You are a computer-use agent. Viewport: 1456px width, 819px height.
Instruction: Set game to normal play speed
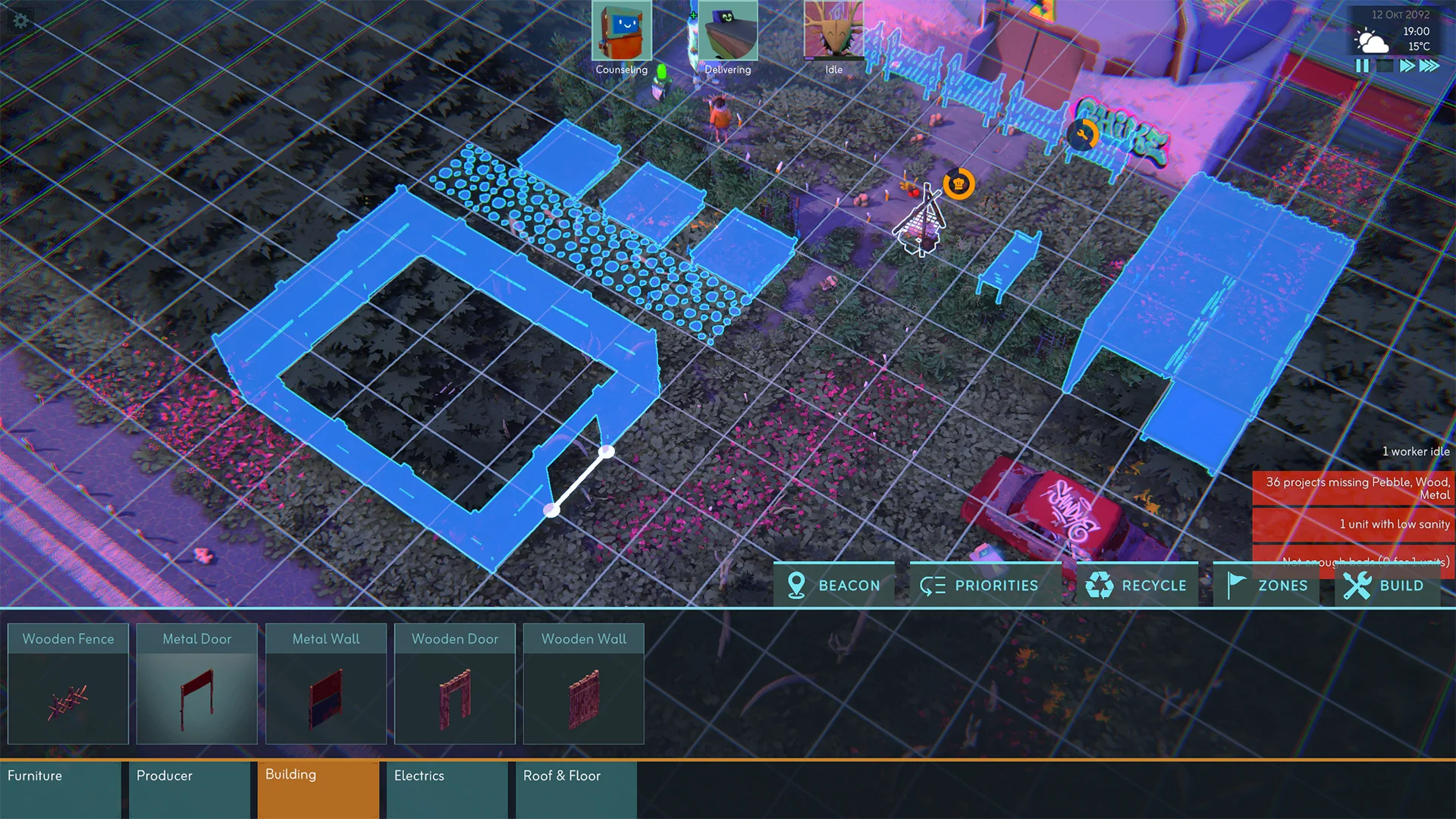tap(1385, 66)
